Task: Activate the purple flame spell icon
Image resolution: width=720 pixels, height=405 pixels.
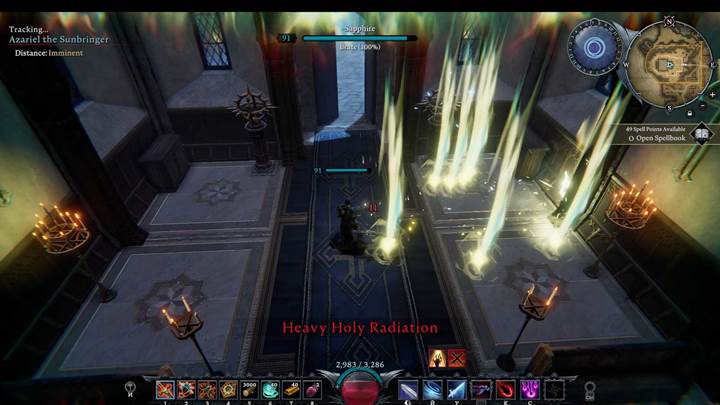Action: point(527,389)
